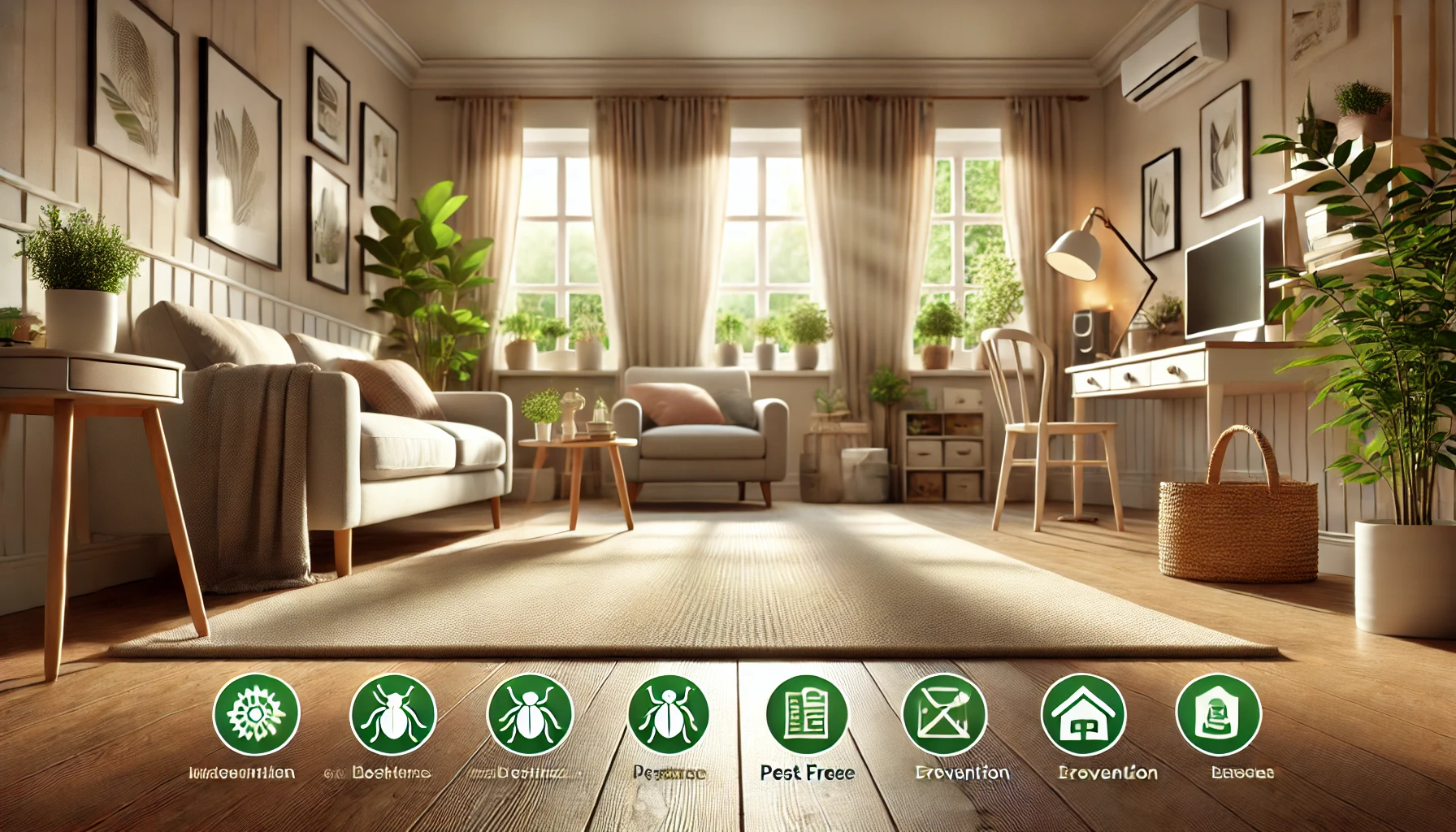Select the green sunburst flower icon
This screenshot has height=832, width=1456.
point(256,713)
